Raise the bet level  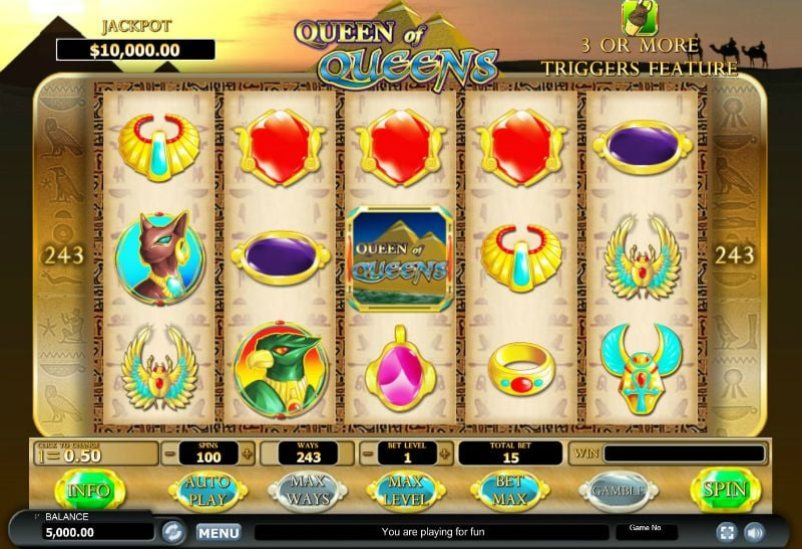pyautogui.click(x=446, y=454)
